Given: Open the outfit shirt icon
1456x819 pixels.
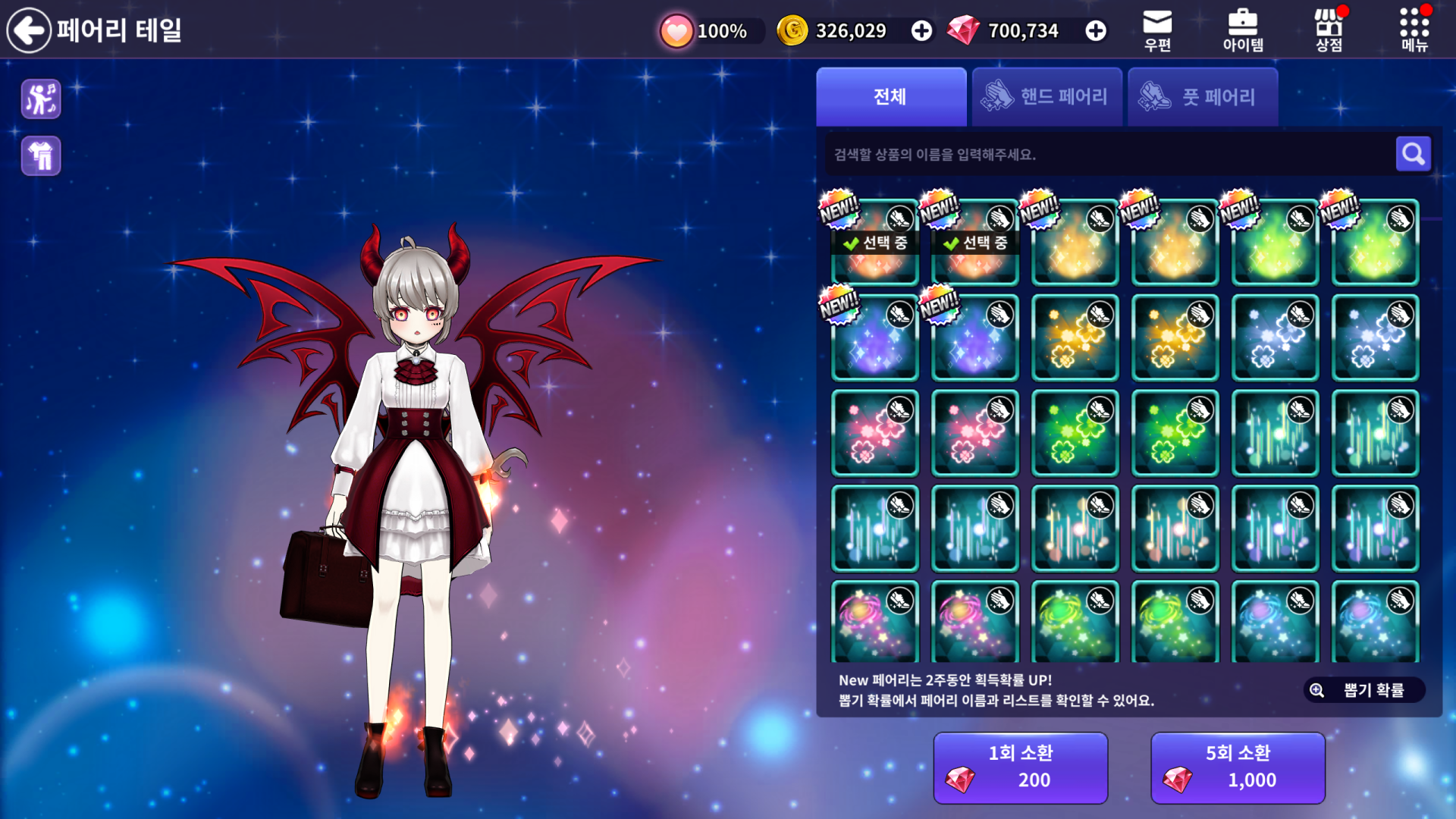Looking at the screenshot, I should tap(41, 156).
